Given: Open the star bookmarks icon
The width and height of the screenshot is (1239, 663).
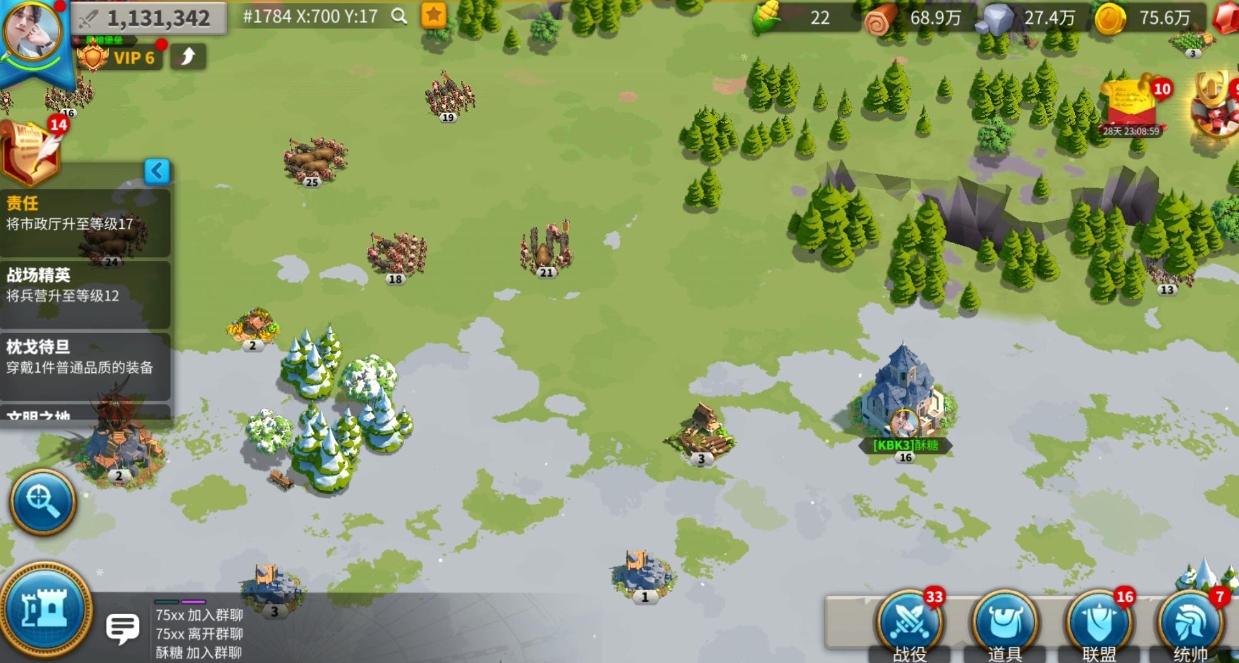Looking at the screenshot, I should click(433, 15).
